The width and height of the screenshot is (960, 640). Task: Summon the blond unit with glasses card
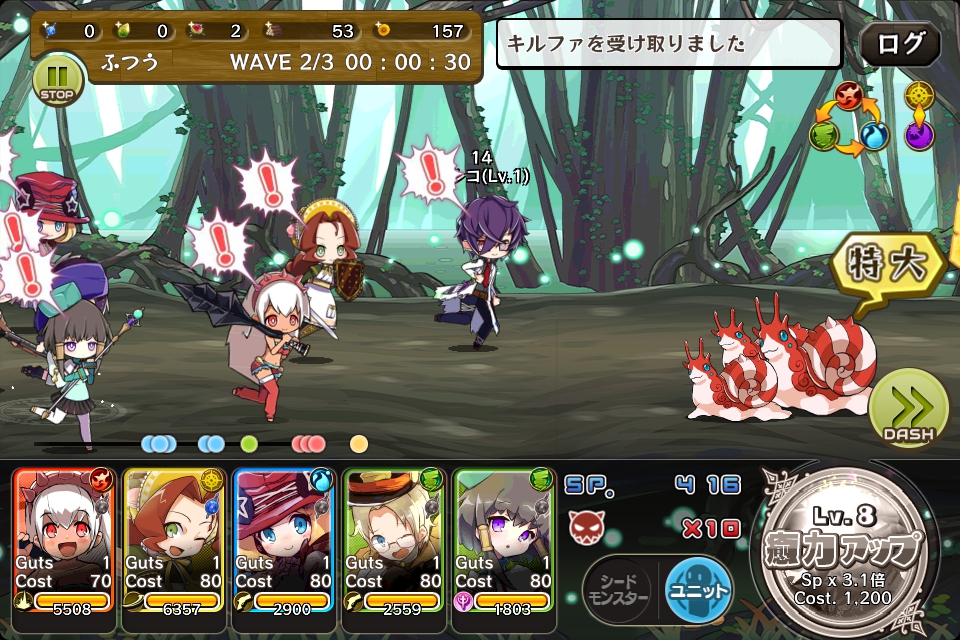pos(394,540)
